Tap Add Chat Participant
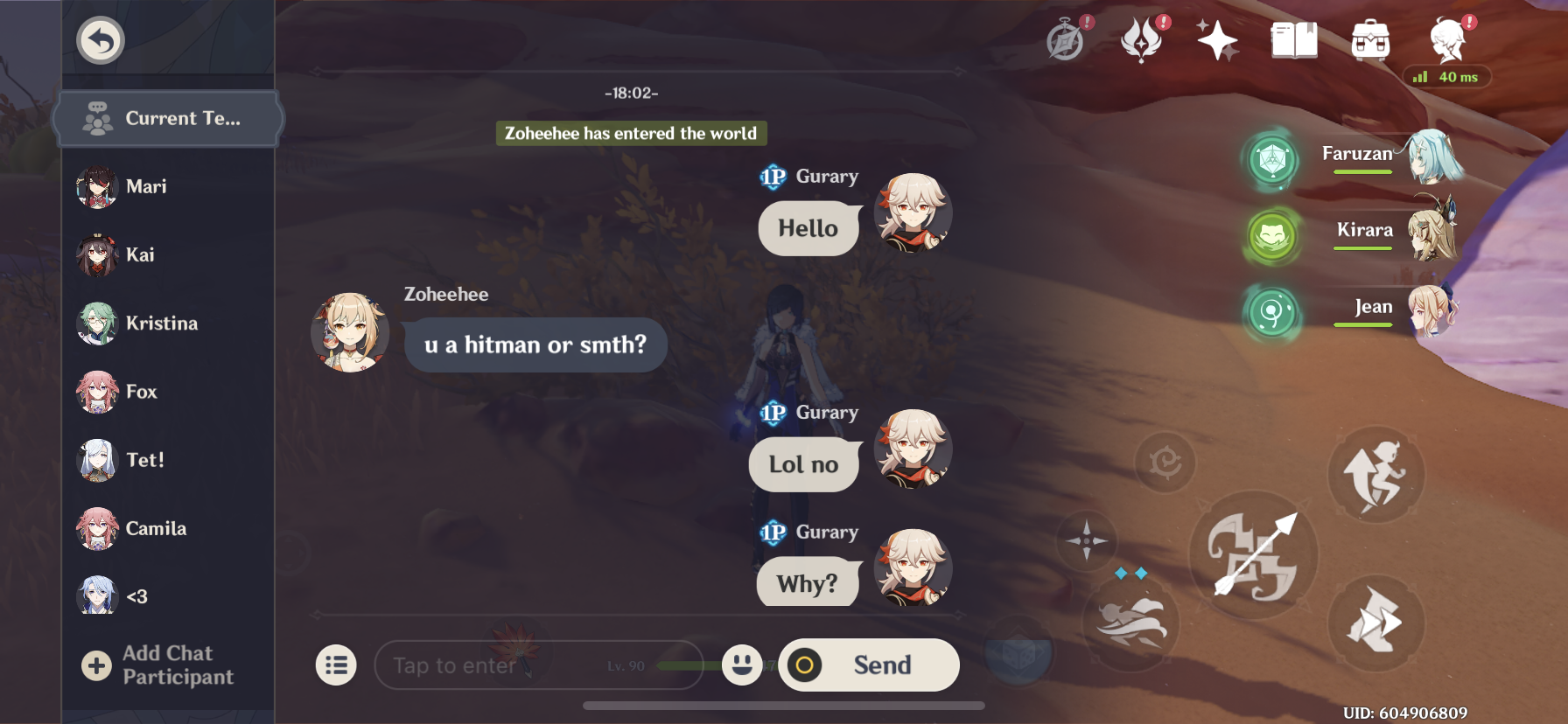 click(166, 665)
